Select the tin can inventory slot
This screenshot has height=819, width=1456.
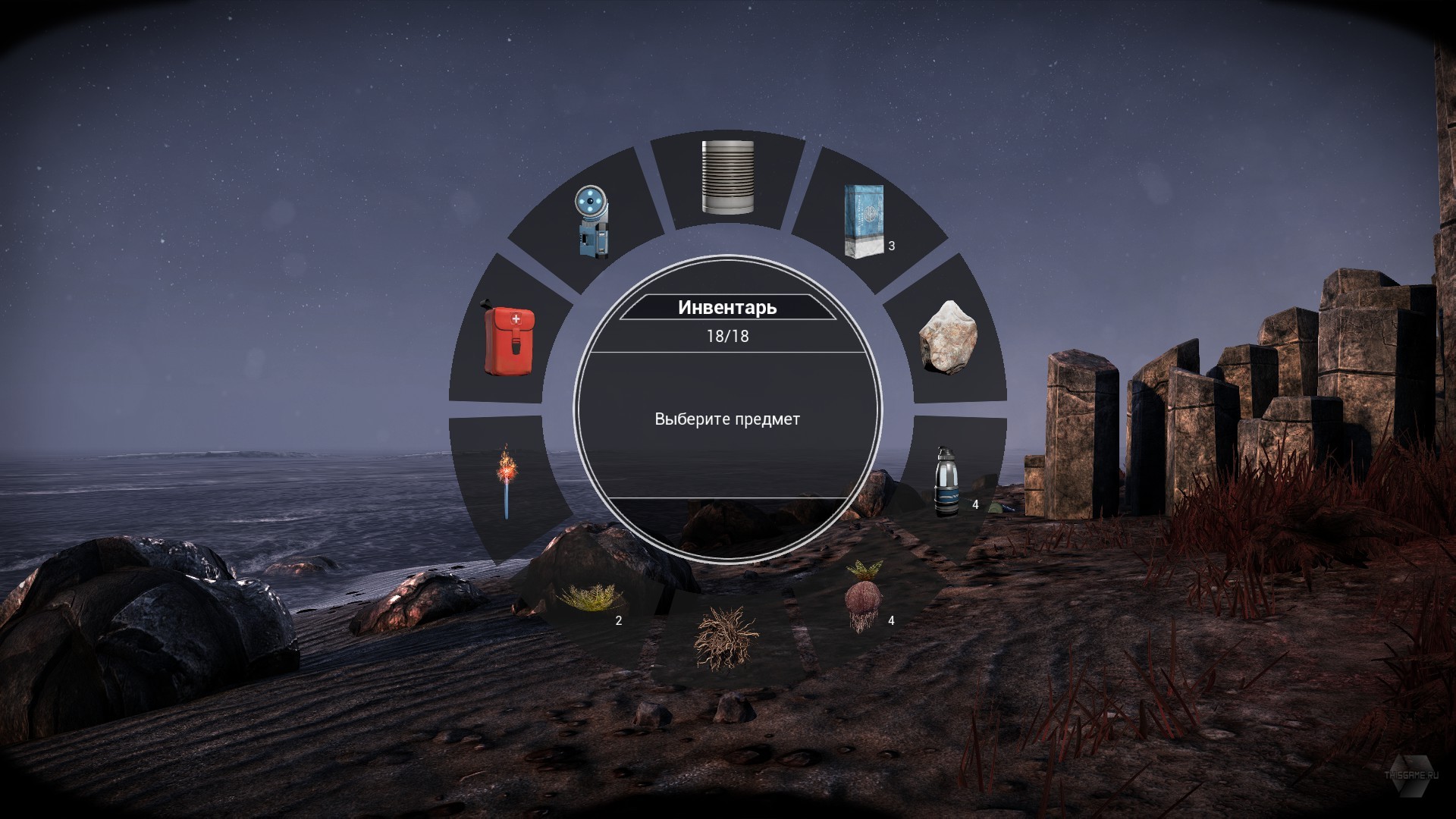click(727, 177)
